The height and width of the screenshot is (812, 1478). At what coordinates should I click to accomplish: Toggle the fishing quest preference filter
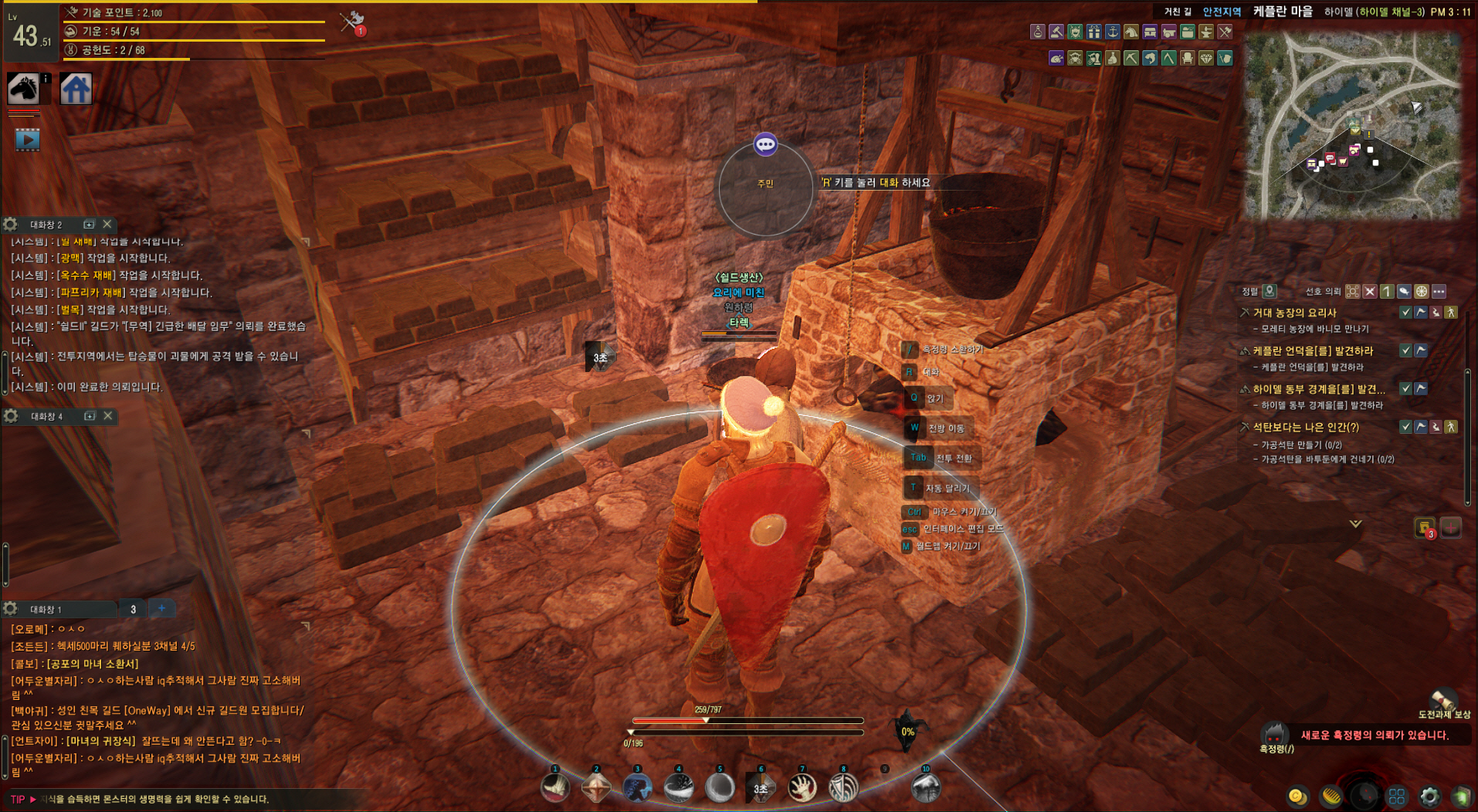1404,292
